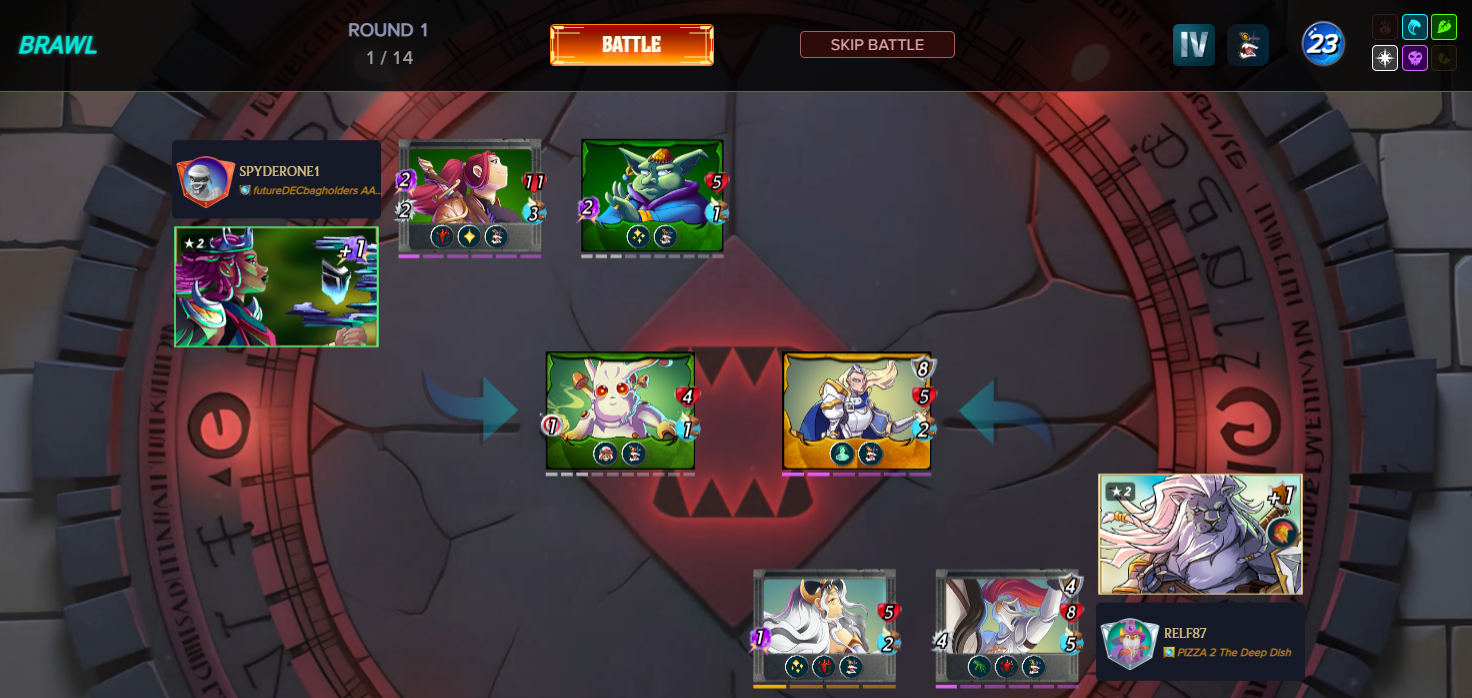1472x698 pixels.
Task: Inspect the roaring monster ruleset icon
Action: pos(1247,45)
